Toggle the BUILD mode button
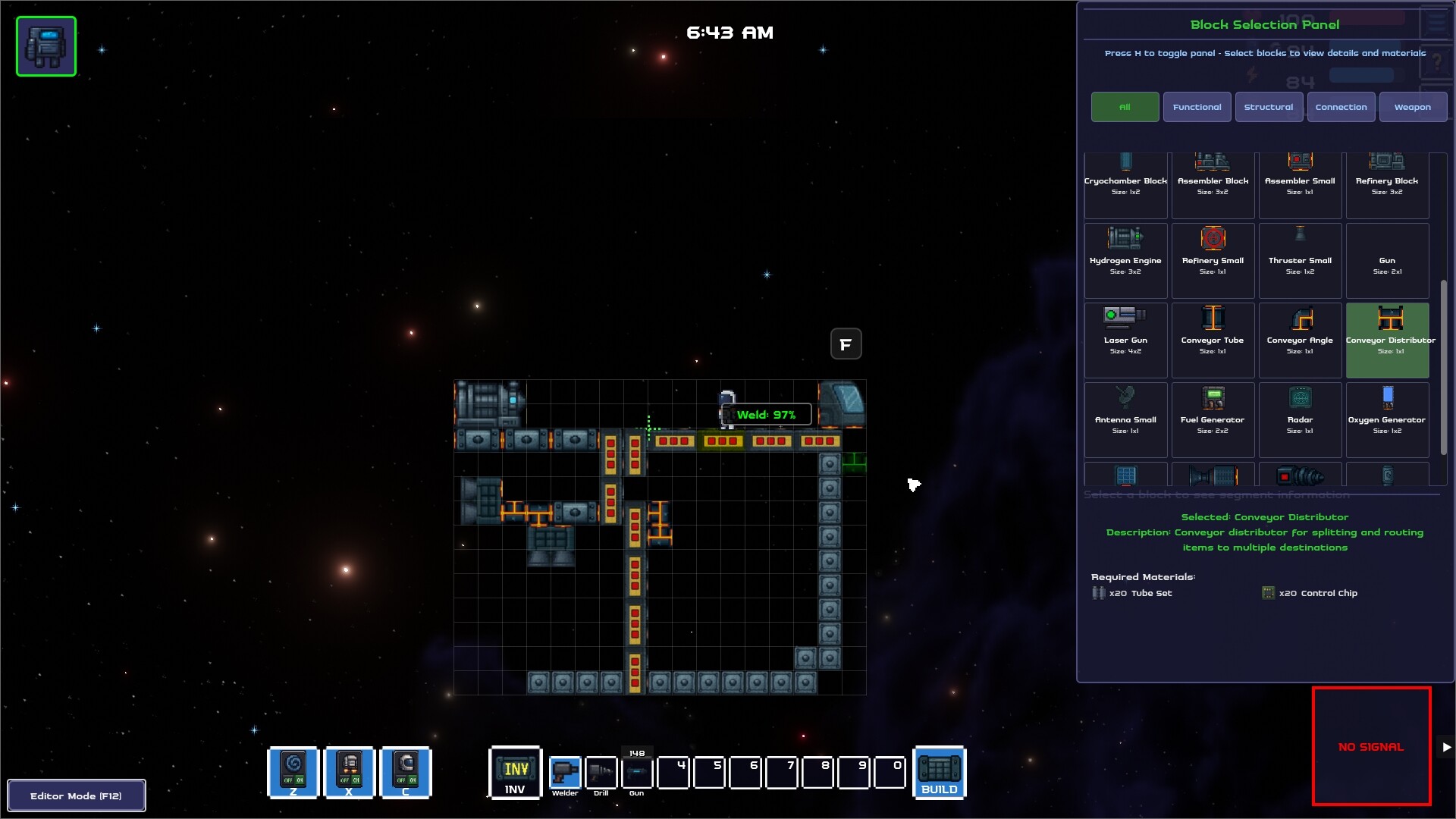Image resolution: width=1456 pixels, height=819 pixels. tap(940, 773)
